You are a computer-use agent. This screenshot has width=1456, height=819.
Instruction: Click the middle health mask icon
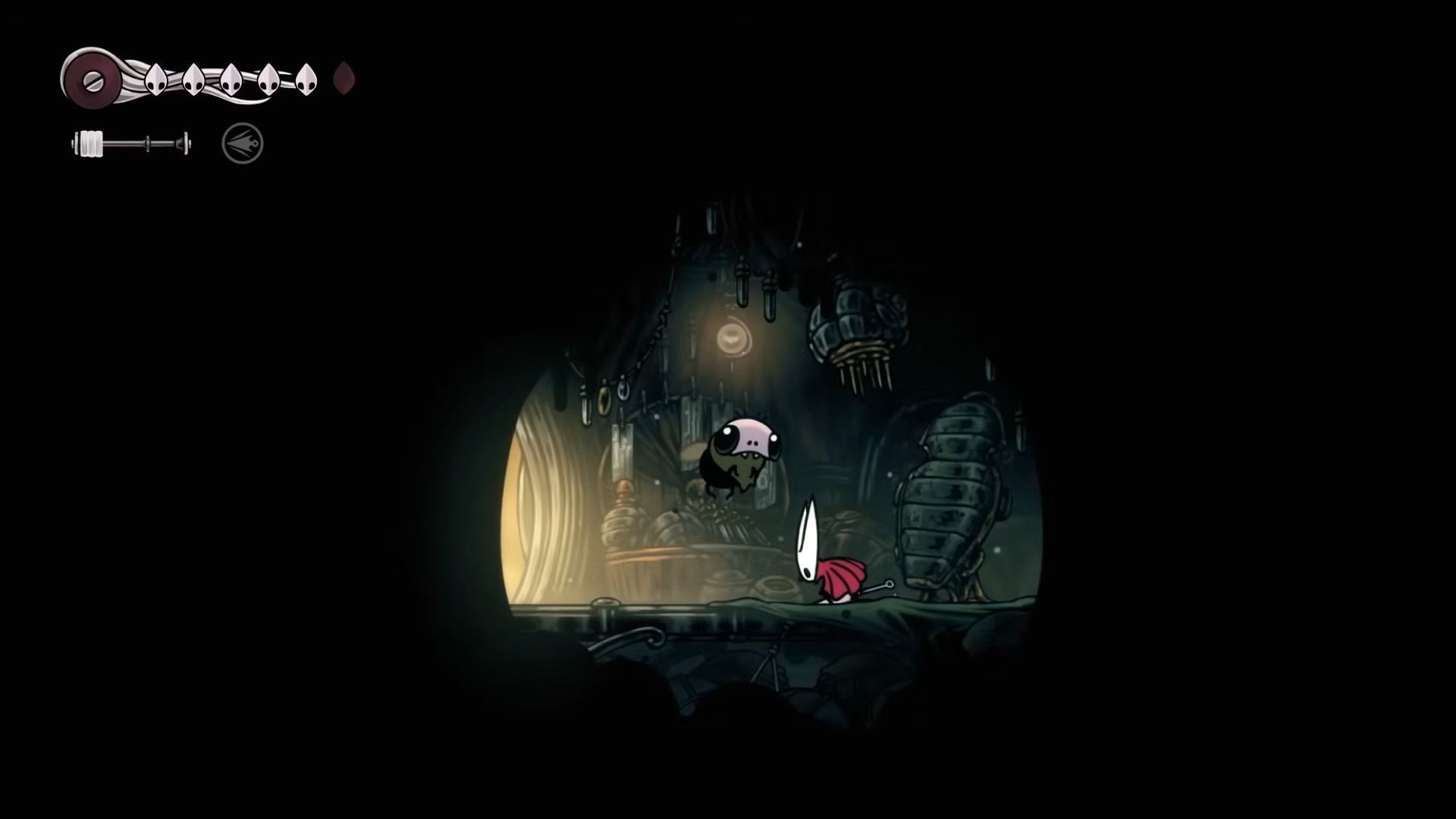[230, 78]
